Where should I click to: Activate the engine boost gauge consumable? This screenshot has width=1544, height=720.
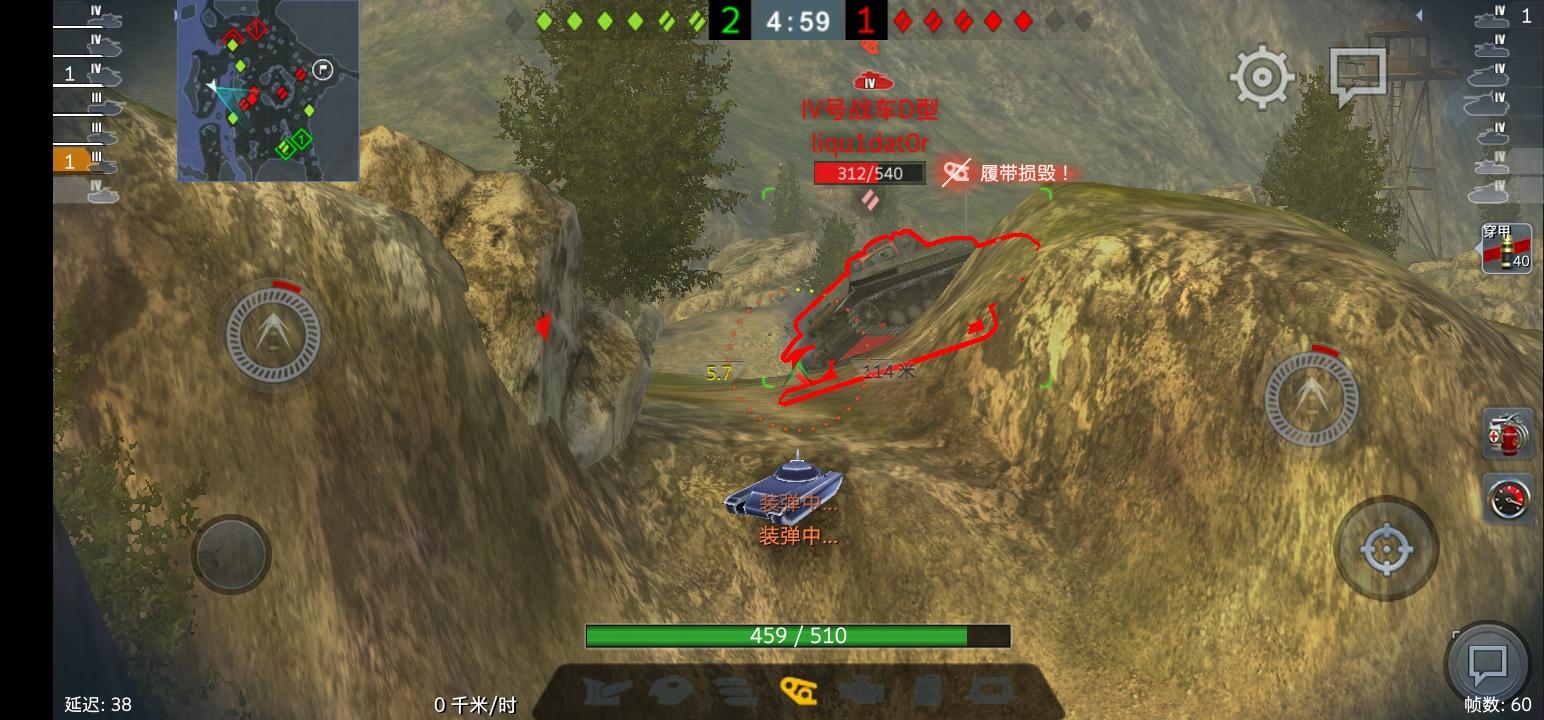point(1508,500)
